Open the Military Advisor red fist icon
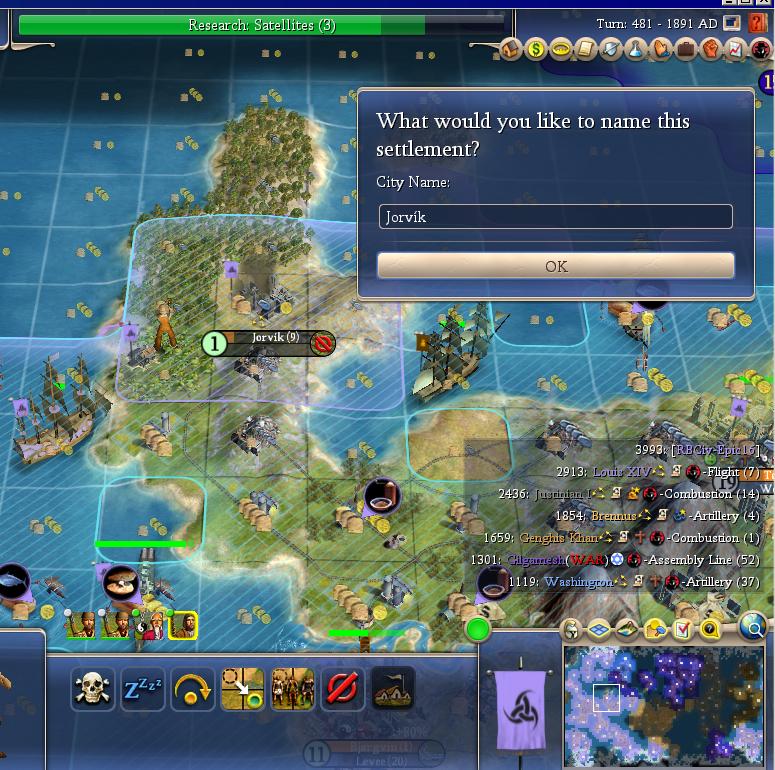This screenshot has width=775, height=770. click(710, 48)
